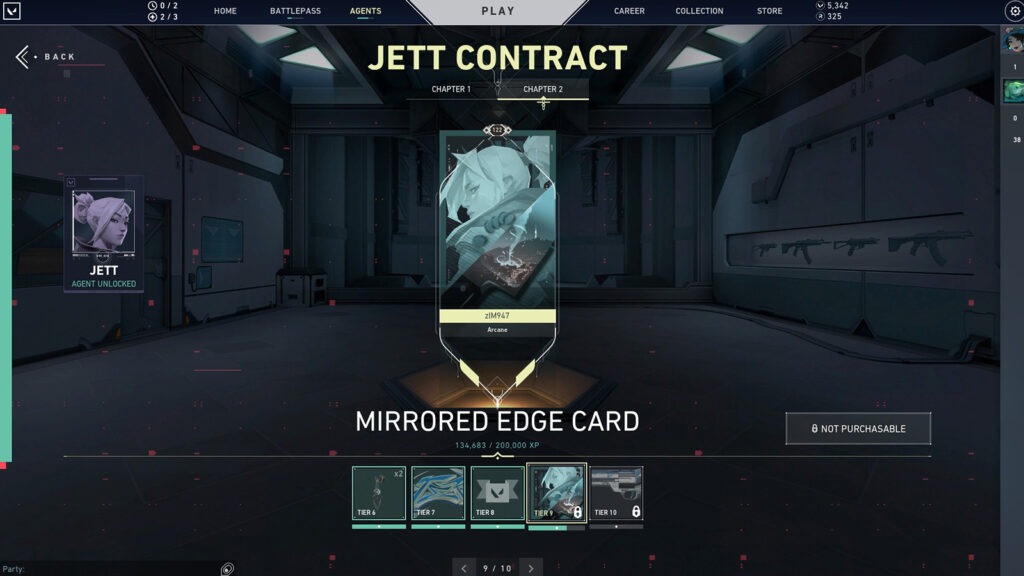1024x576 pixels.
Task: Open the Store page
Action: click(x=769, y=11)
